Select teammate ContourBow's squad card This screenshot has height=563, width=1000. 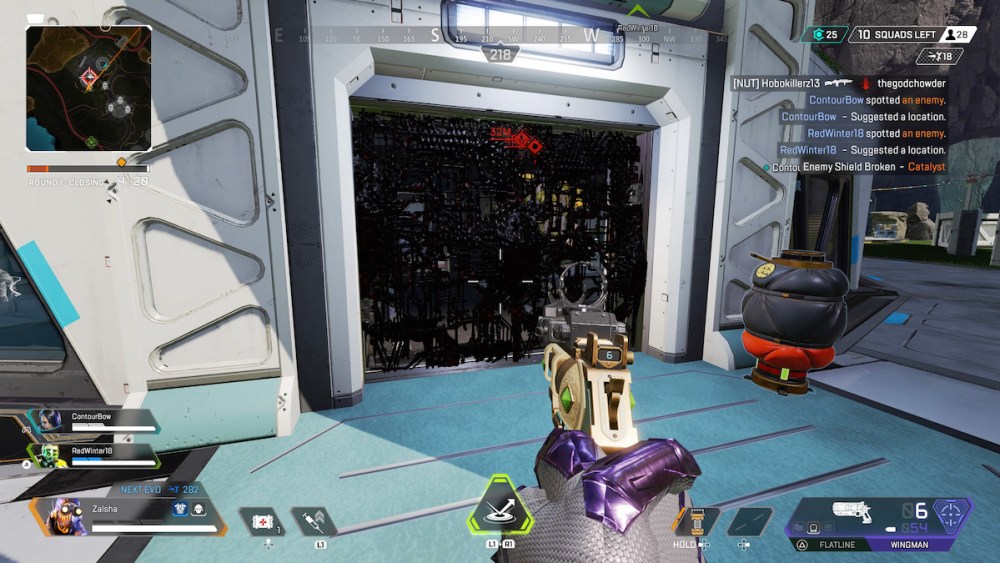point(97,421)
